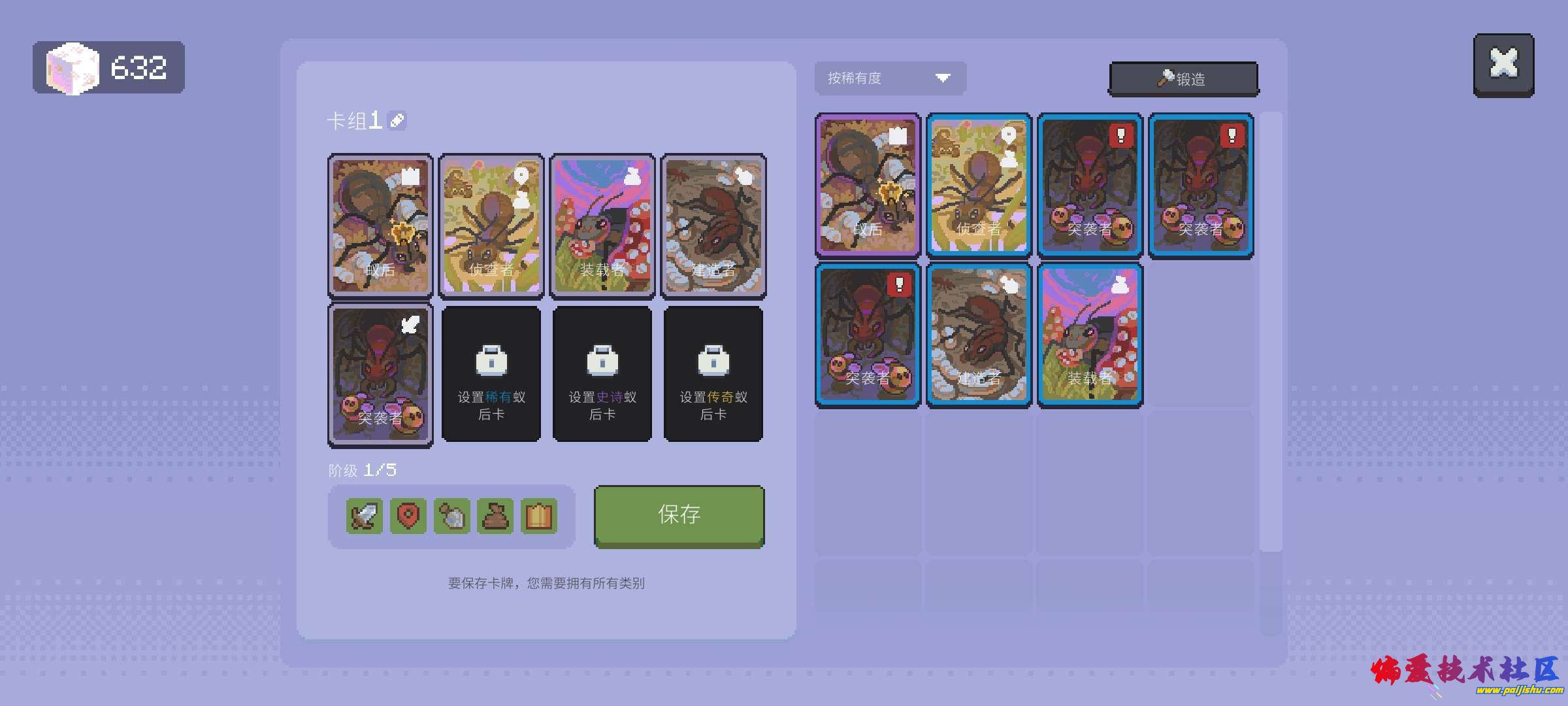This screenshot has width=1568, height=706.
Task: Select the 蚁后 card in the deck
Action: click(380, 226)
